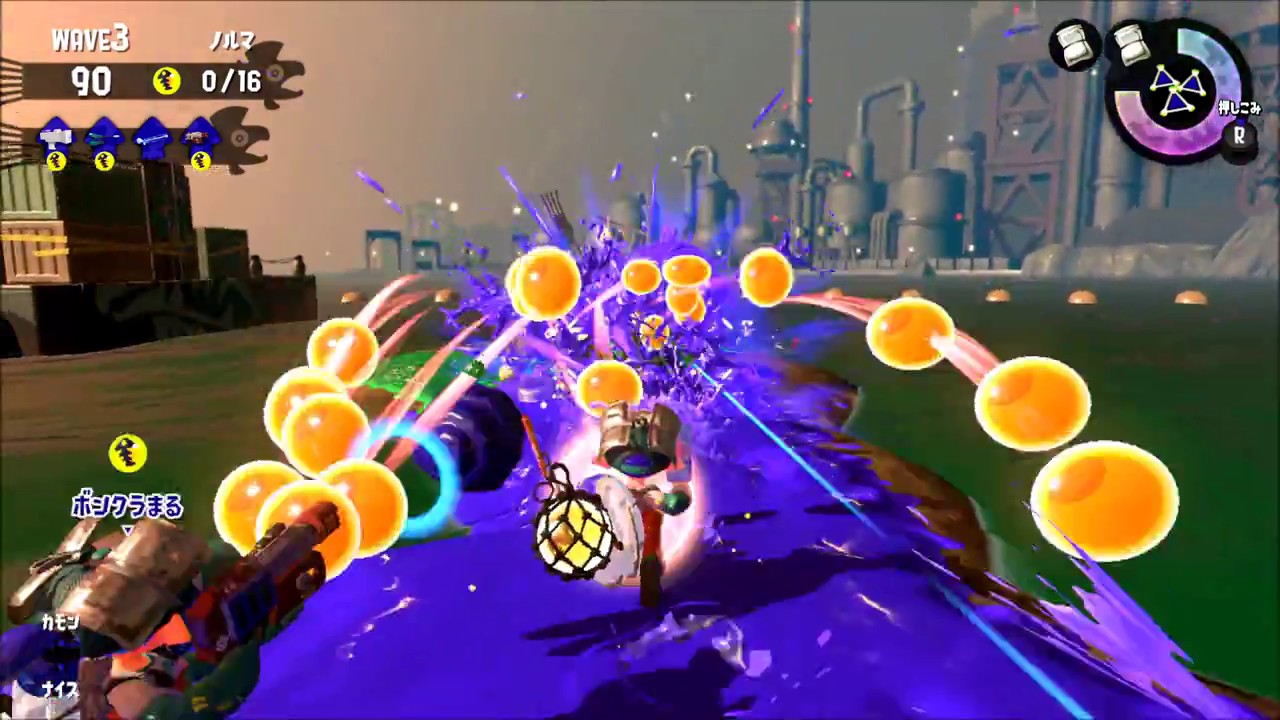Screen dimensions: 1280x720
Task: Click the 90-second wave timer
Action: 90,82
